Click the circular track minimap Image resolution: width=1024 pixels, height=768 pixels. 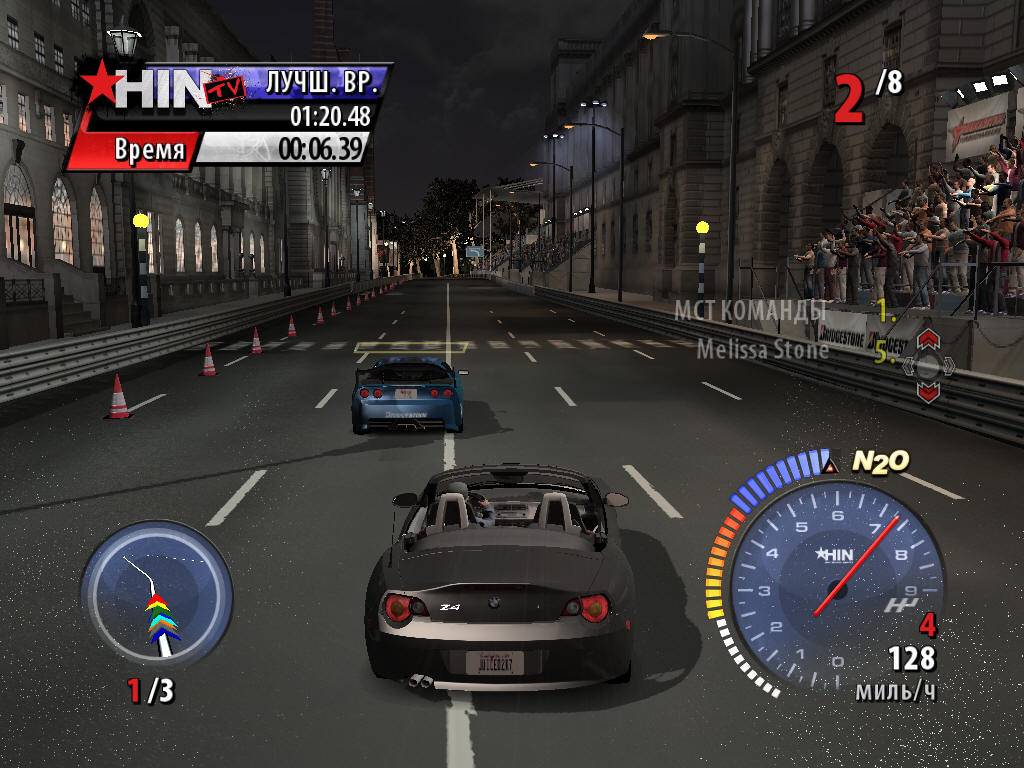(156, 594)
